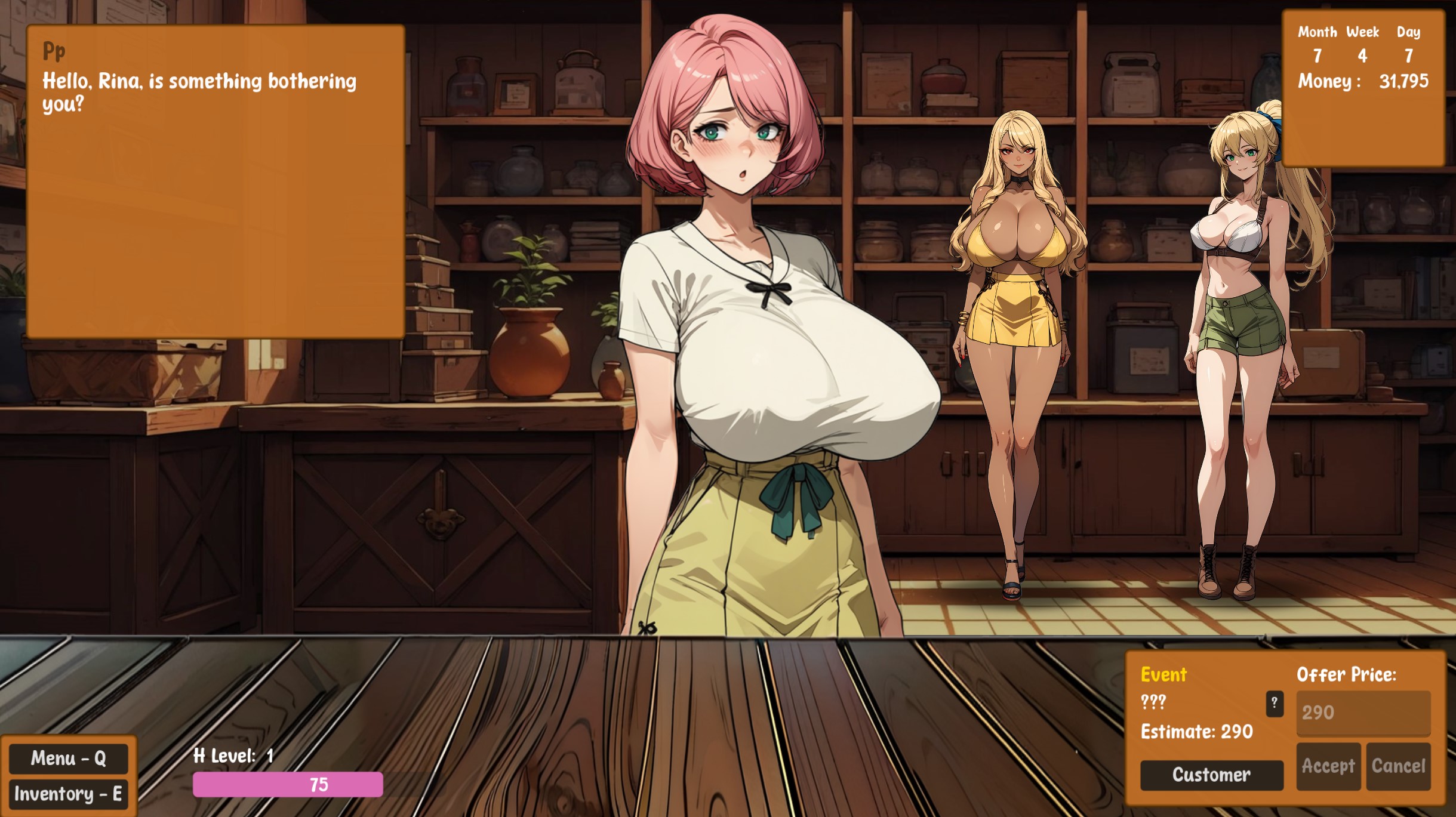1456x817 pixels.
Task: Click the Money value of 31,795
Action: [1406, 83]
